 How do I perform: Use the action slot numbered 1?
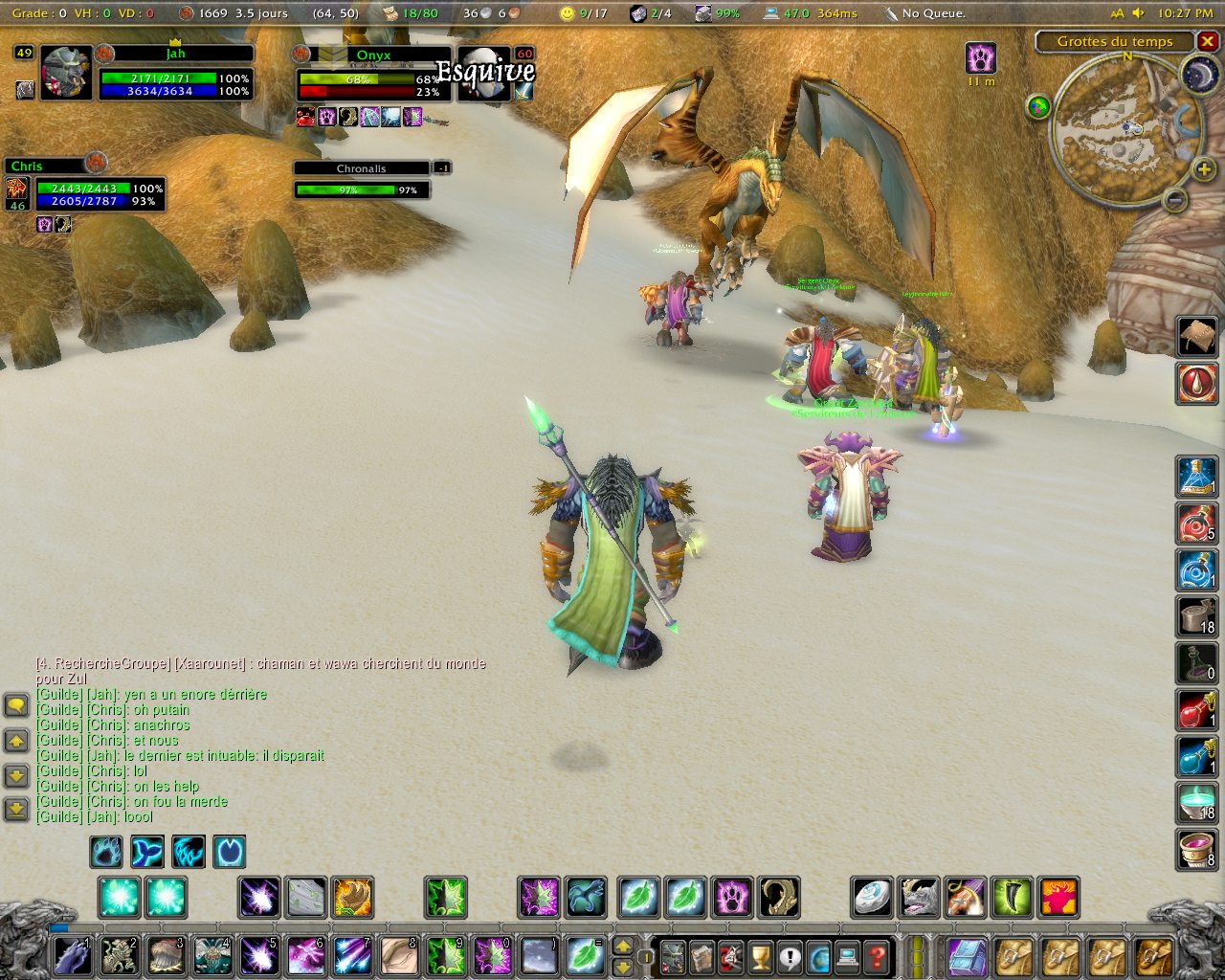tap(73, 955)
